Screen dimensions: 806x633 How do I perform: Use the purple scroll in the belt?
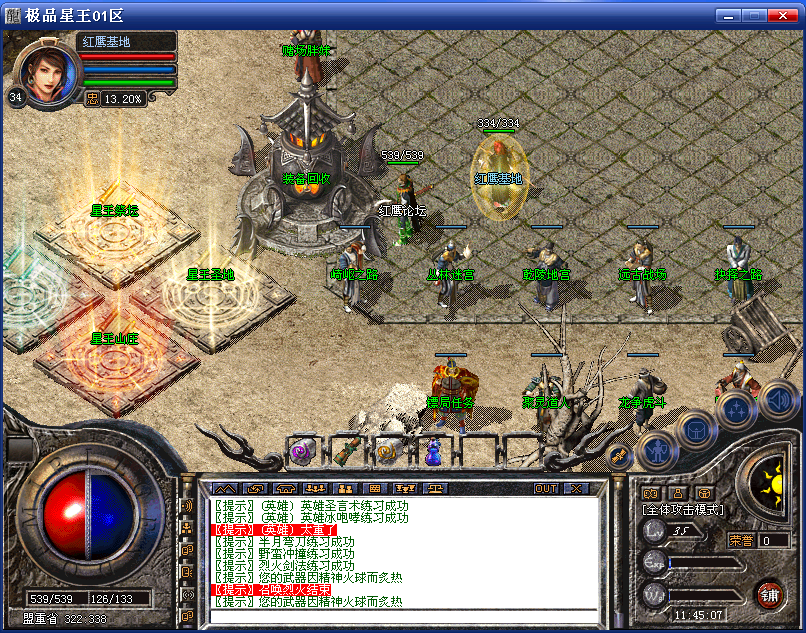pos(300,452)
